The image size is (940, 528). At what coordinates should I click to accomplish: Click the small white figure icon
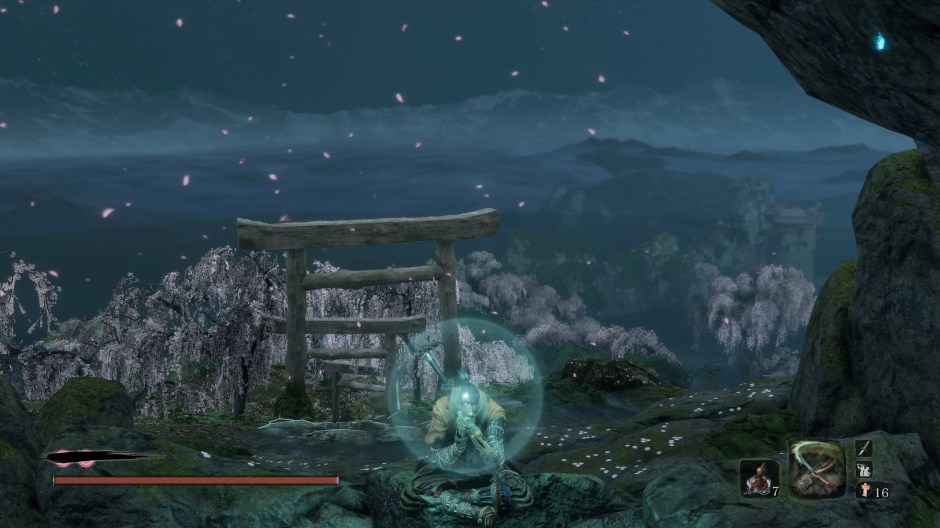(865, 490)
